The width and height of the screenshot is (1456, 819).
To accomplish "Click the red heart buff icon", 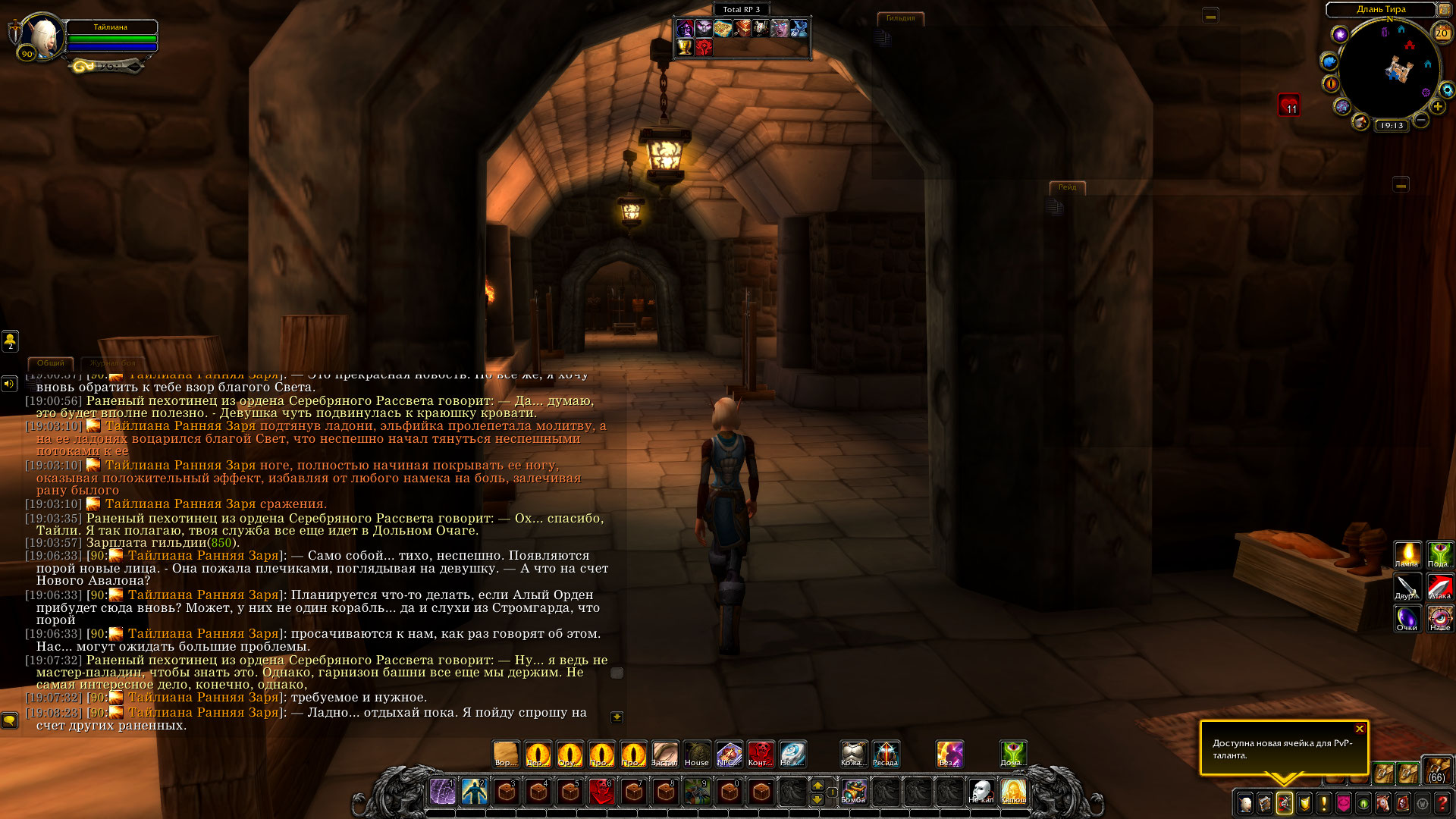I will (1289, 105).
